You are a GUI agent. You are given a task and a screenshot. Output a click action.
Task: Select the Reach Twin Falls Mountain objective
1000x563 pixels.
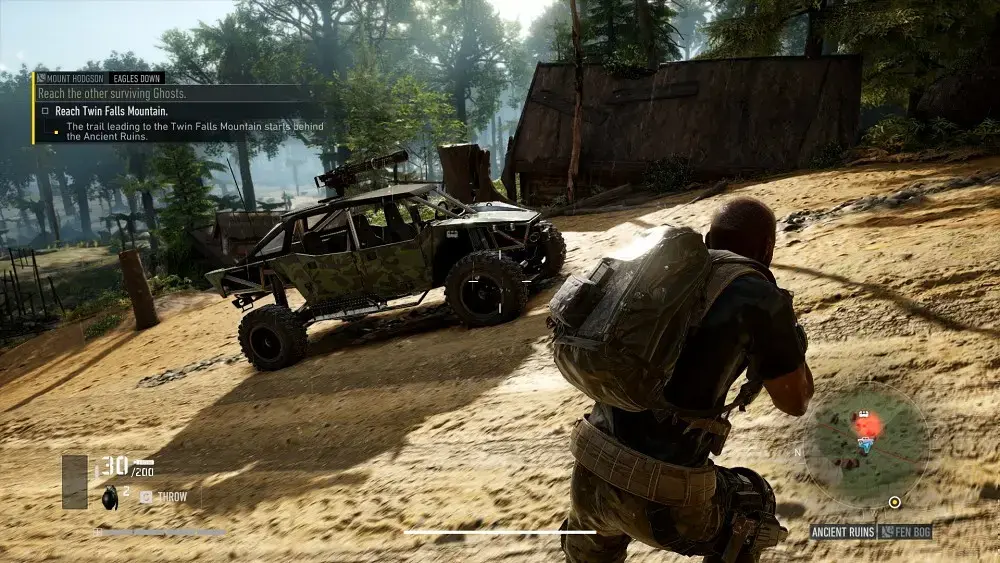(x=110, y=111)
